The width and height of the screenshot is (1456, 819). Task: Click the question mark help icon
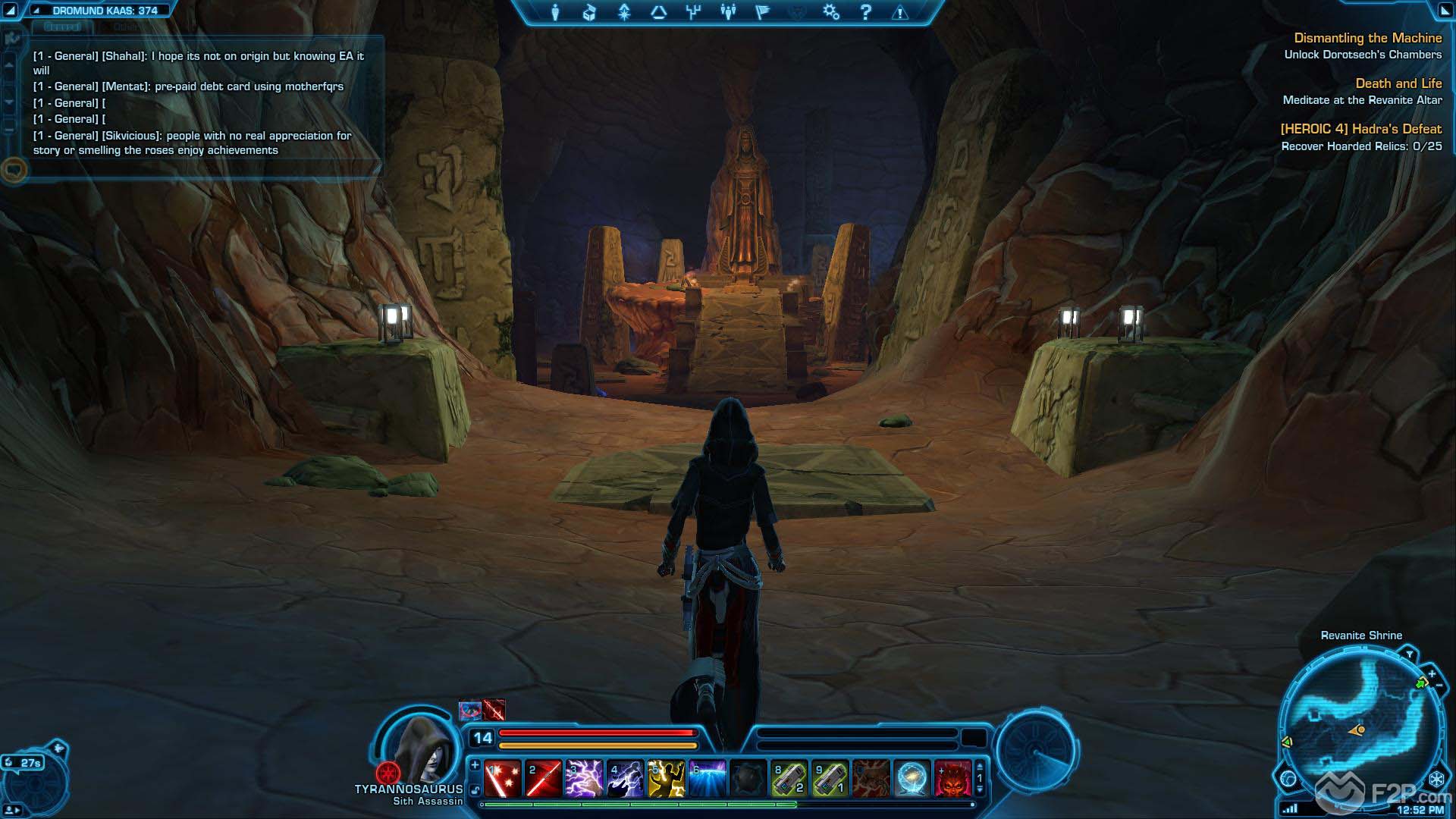(866, 12)
